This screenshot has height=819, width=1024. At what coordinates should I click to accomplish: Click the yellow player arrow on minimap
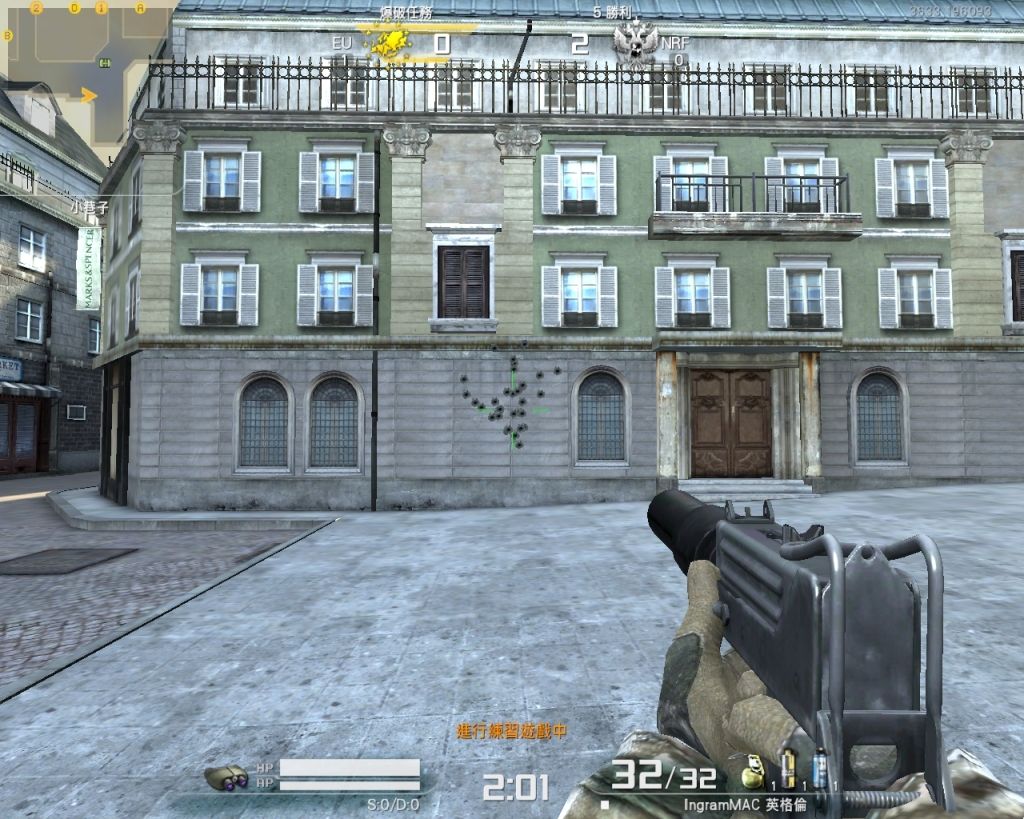click(x=89, y=96)
